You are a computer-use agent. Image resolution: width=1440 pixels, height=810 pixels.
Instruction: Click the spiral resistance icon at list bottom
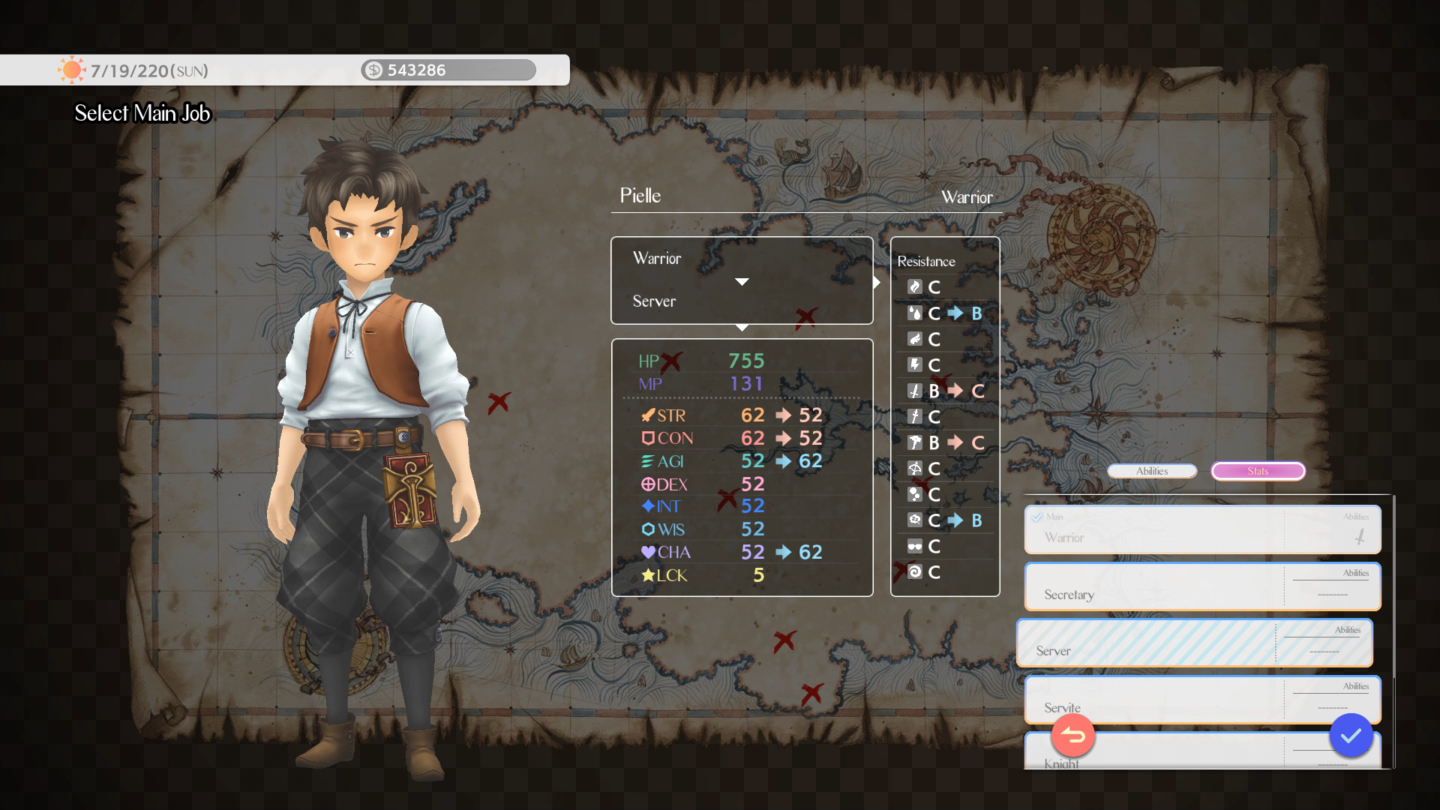point(914,572)
